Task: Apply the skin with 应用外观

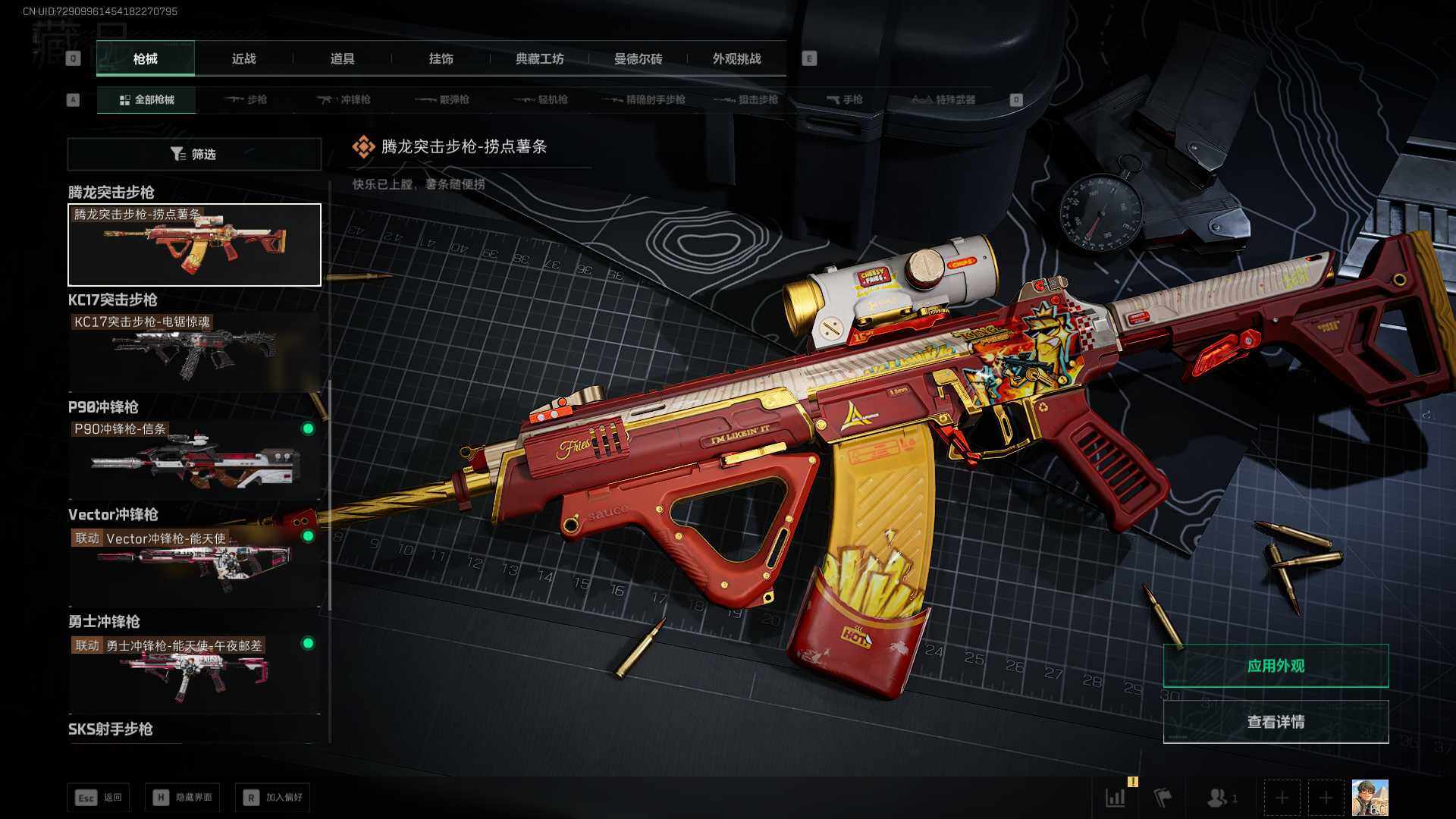Action: coord(1276,666)
